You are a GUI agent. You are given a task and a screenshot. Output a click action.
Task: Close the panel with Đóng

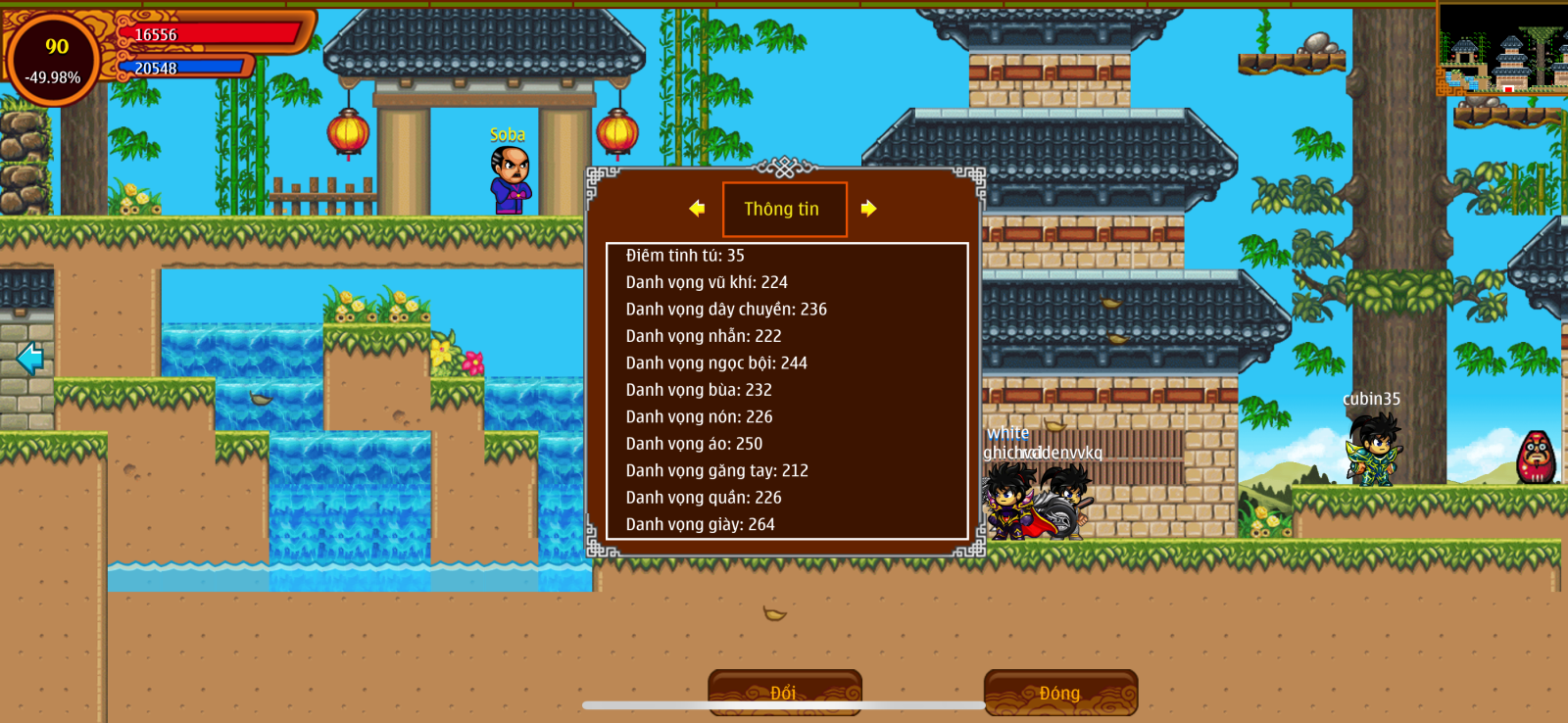coord(1060,692)
